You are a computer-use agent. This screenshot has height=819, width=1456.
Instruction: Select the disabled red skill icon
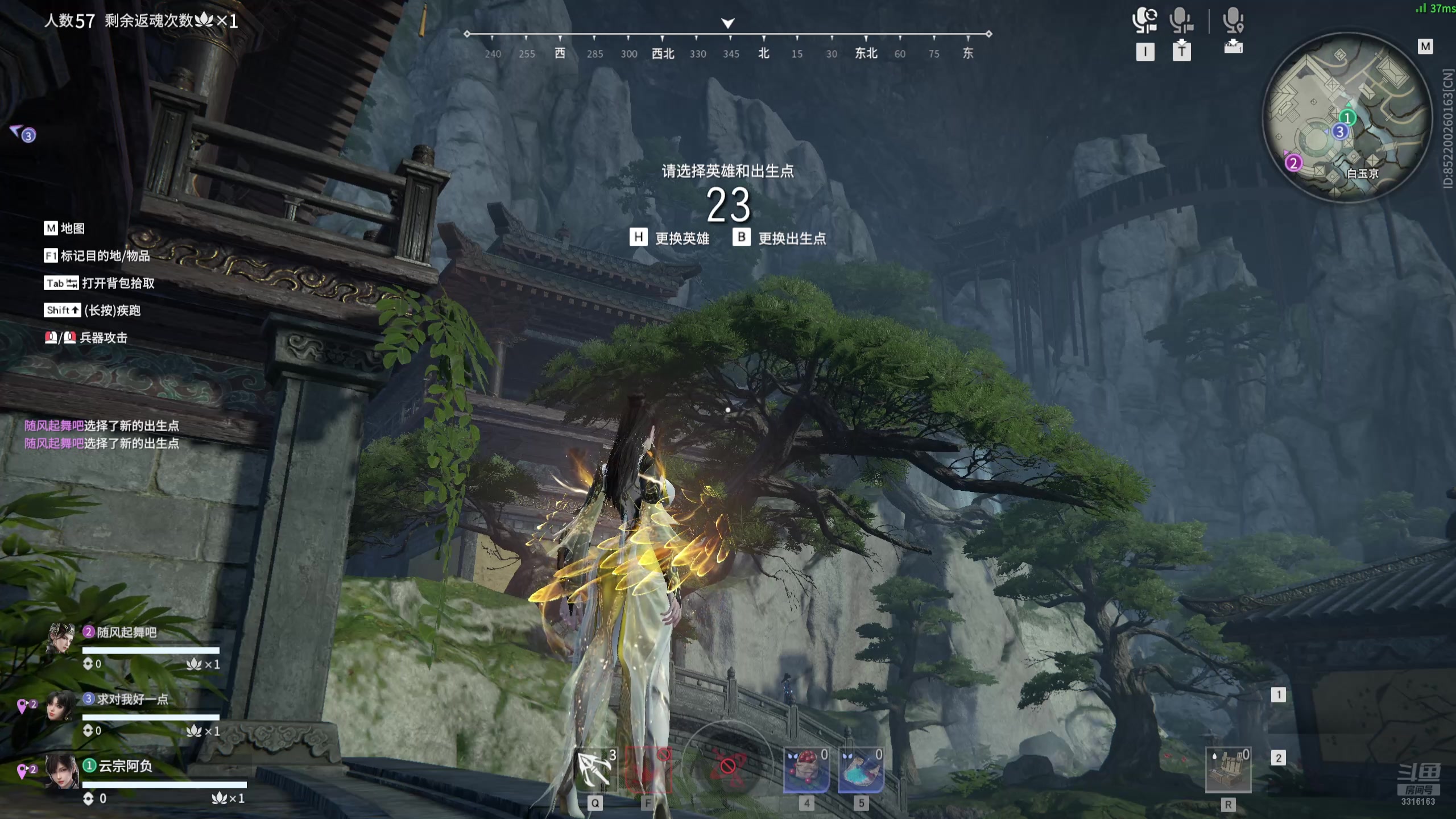point(648,770)
